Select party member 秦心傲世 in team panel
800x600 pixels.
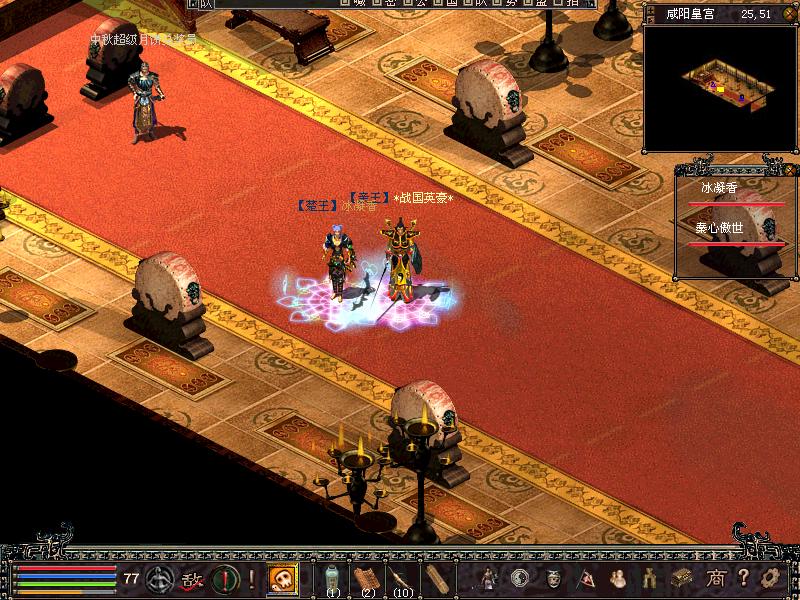point(719,228)
